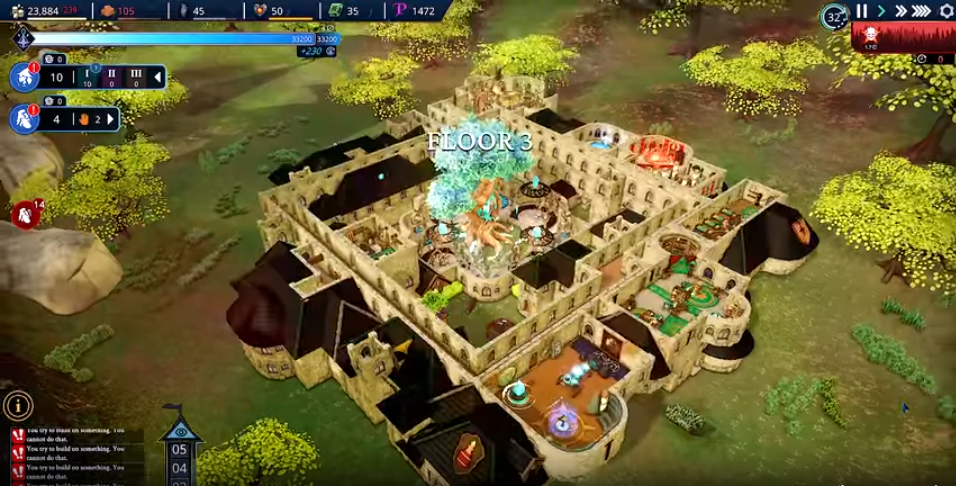Open the students panel icon with alert
The image size is (956, 486).
pos(24,77)
